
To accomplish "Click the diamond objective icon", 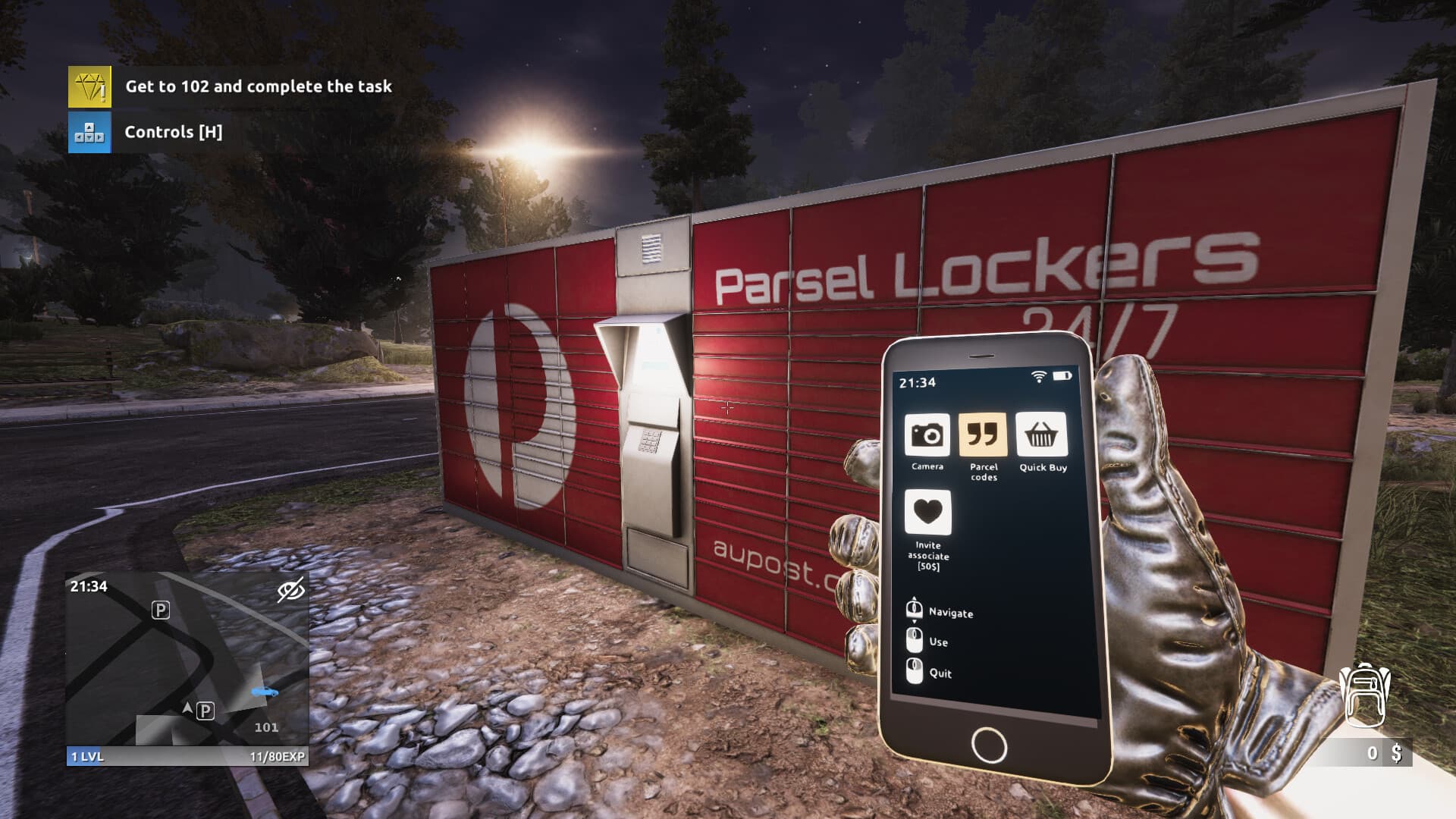I will coord(89,86).
